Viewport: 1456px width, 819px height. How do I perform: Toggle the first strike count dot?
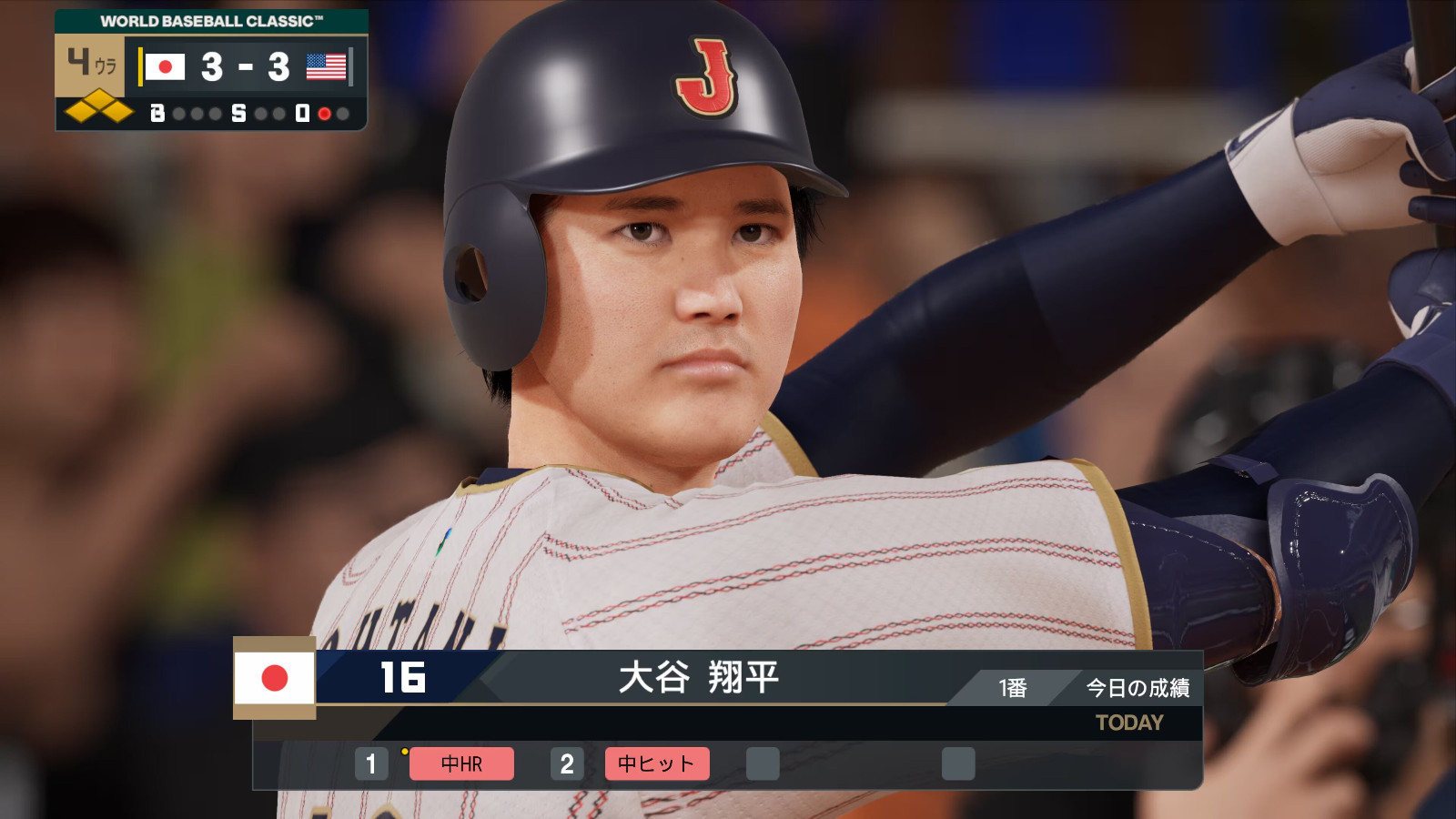[x=259, y=113]
